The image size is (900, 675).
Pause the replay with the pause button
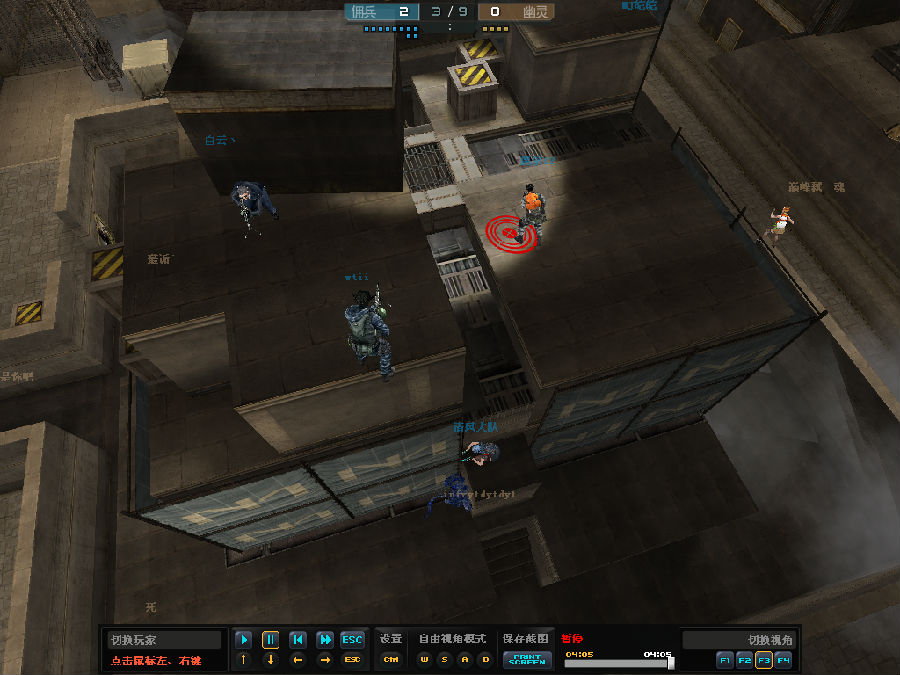pos(270,640)
